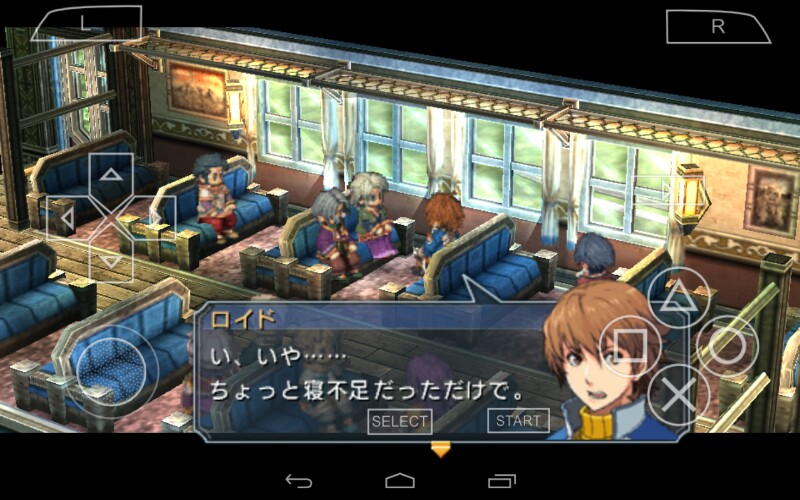Click the D-pad right arrow
This screenshot has width=800, height=500.
coord(156,217)
